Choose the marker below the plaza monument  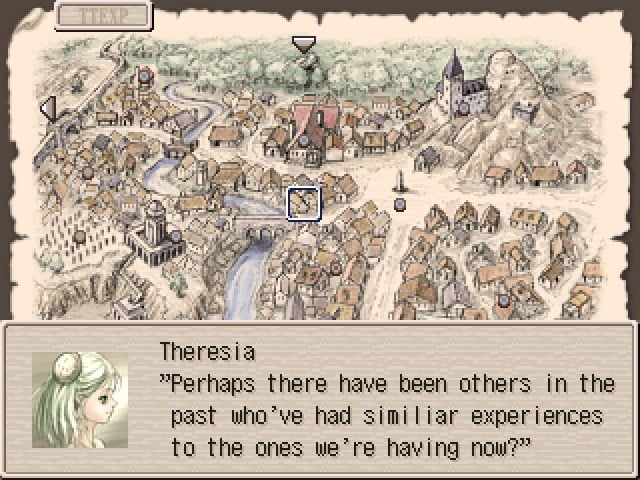point(399,205)
